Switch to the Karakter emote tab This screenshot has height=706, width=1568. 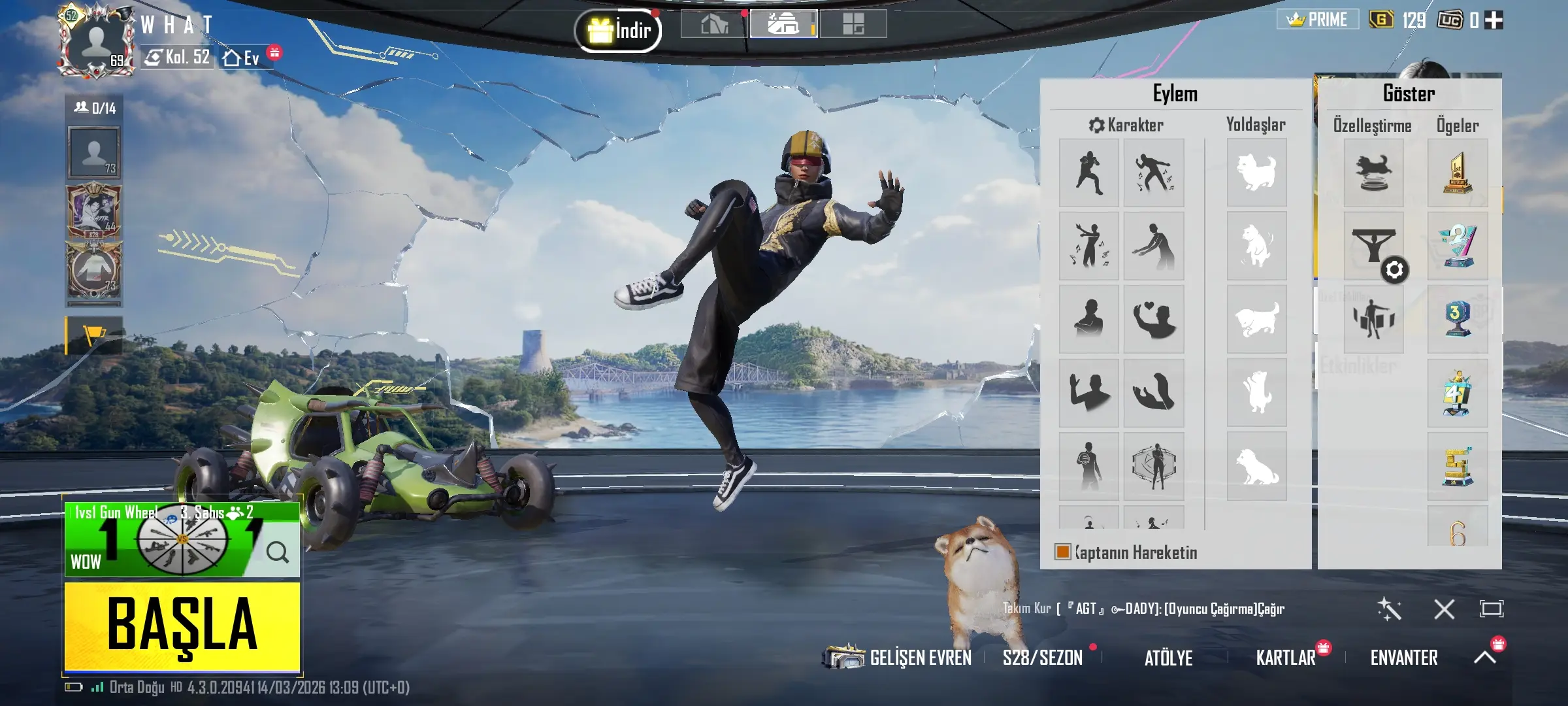click(1126, 125)
